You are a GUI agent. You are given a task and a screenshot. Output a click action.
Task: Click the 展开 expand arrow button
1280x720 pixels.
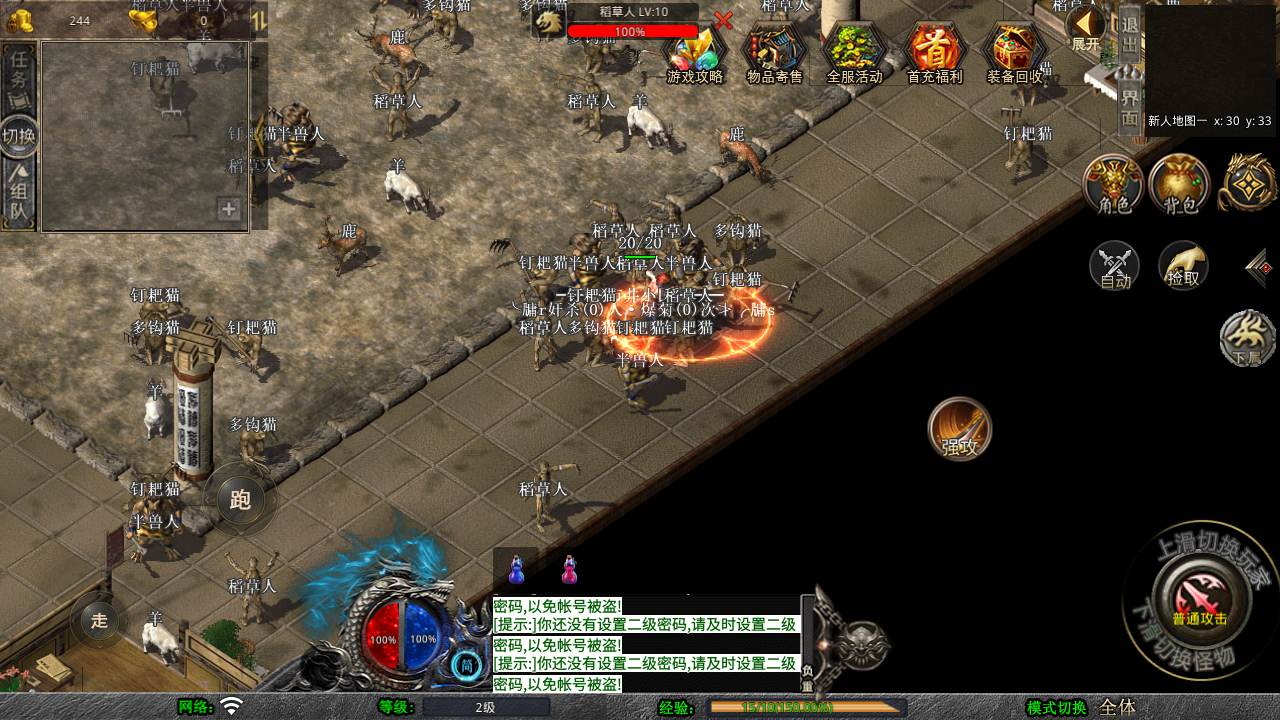[1085, 28]
